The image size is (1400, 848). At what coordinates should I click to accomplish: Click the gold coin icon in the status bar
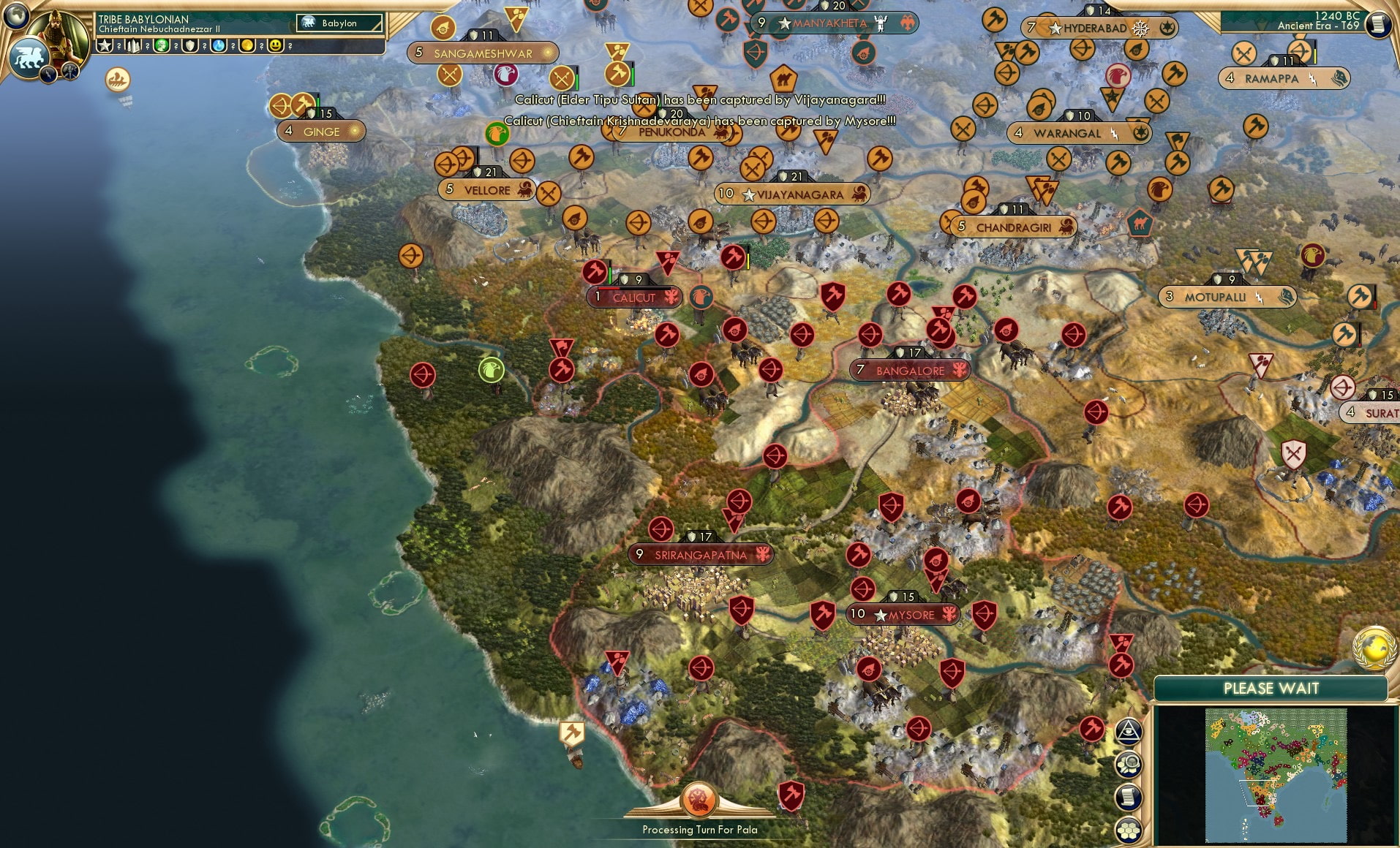[246, 45]
